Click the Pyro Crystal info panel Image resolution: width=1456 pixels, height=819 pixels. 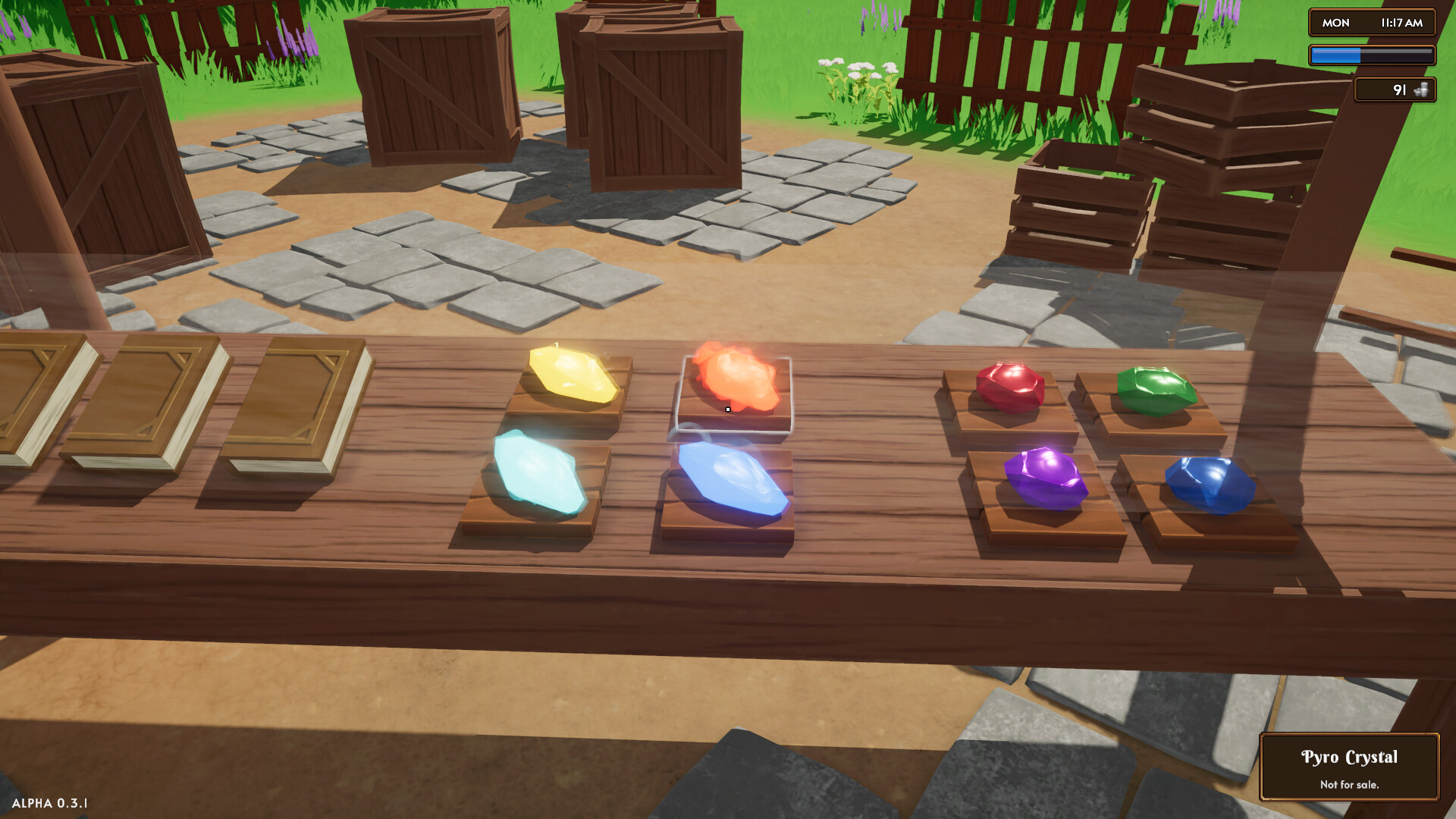[1349, 766]
